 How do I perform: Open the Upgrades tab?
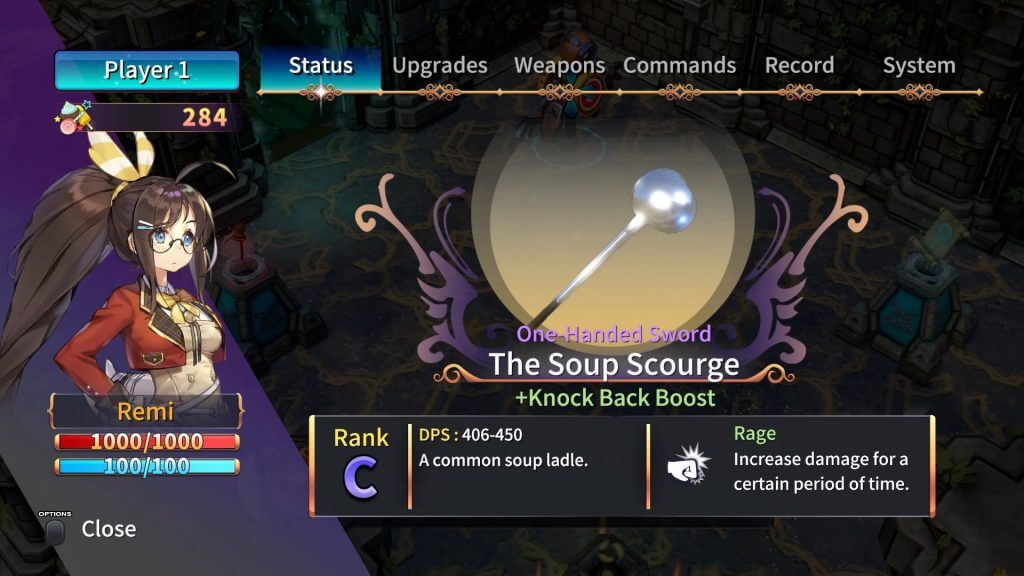point(440,66)
